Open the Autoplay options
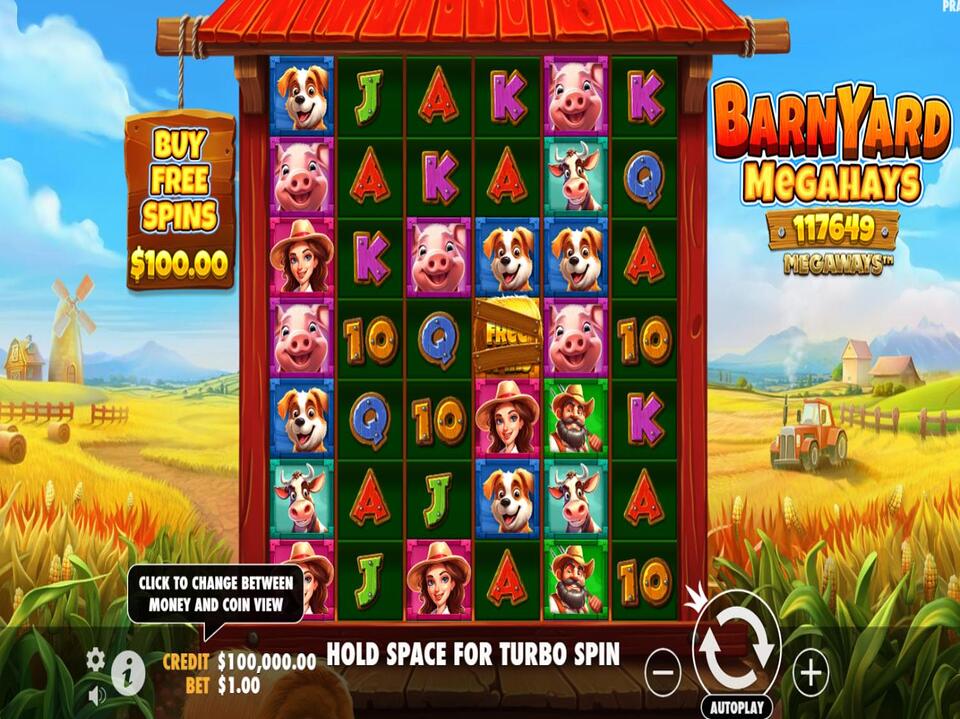Screen dimensions: 960x719 tap(737, 705)
